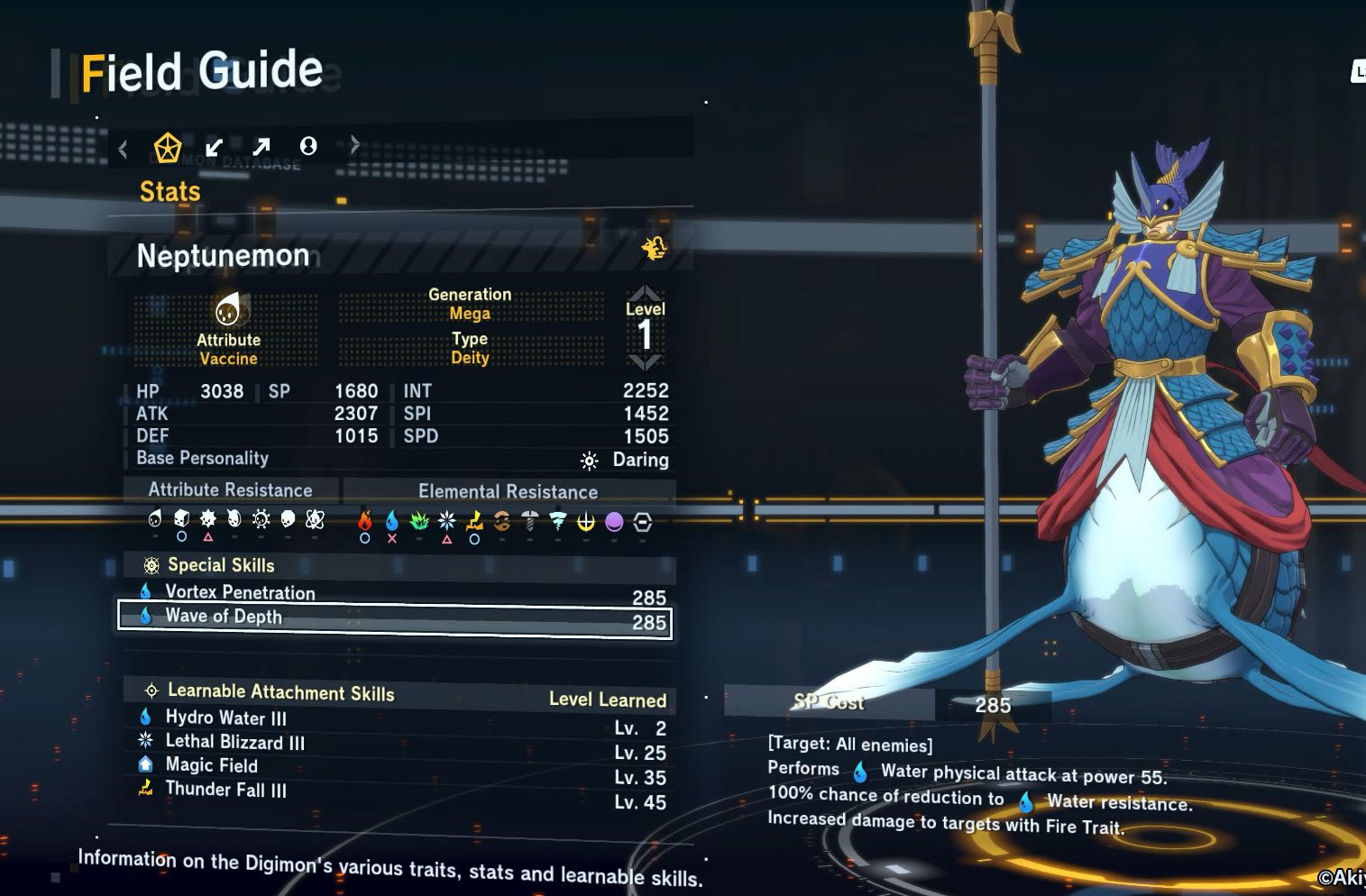The image size is (1366, 896).
Task: Select the Hydro Water III skill
Action: click(225, 718)
